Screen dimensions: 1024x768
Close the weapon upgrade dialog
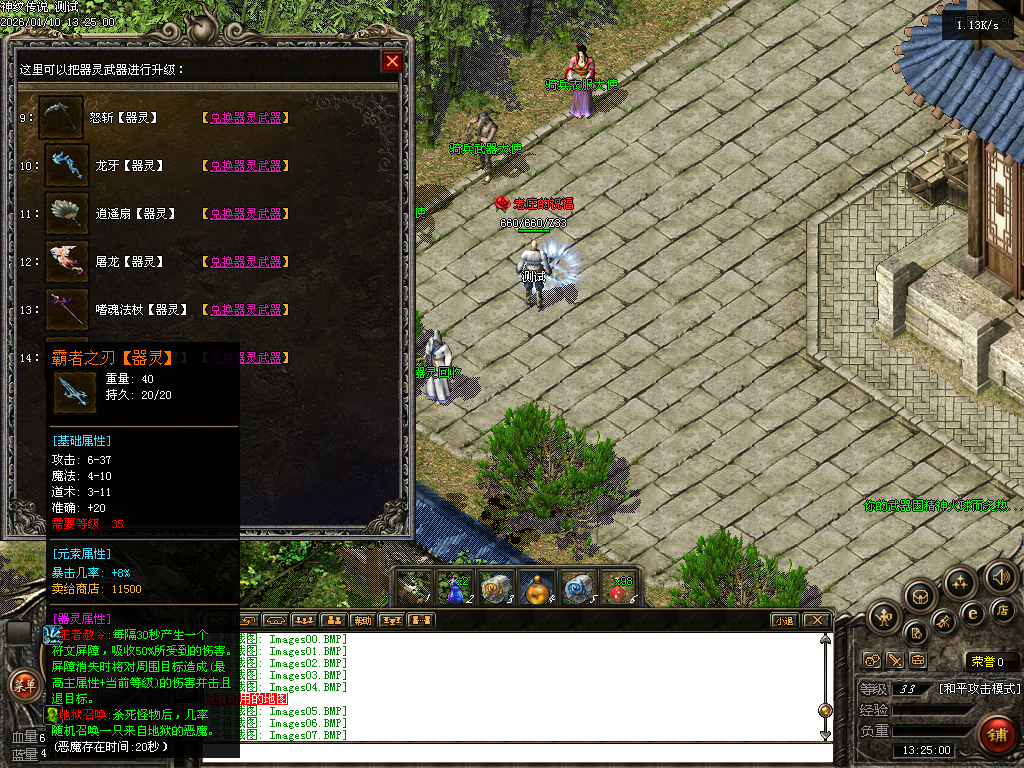pos(392,62)
